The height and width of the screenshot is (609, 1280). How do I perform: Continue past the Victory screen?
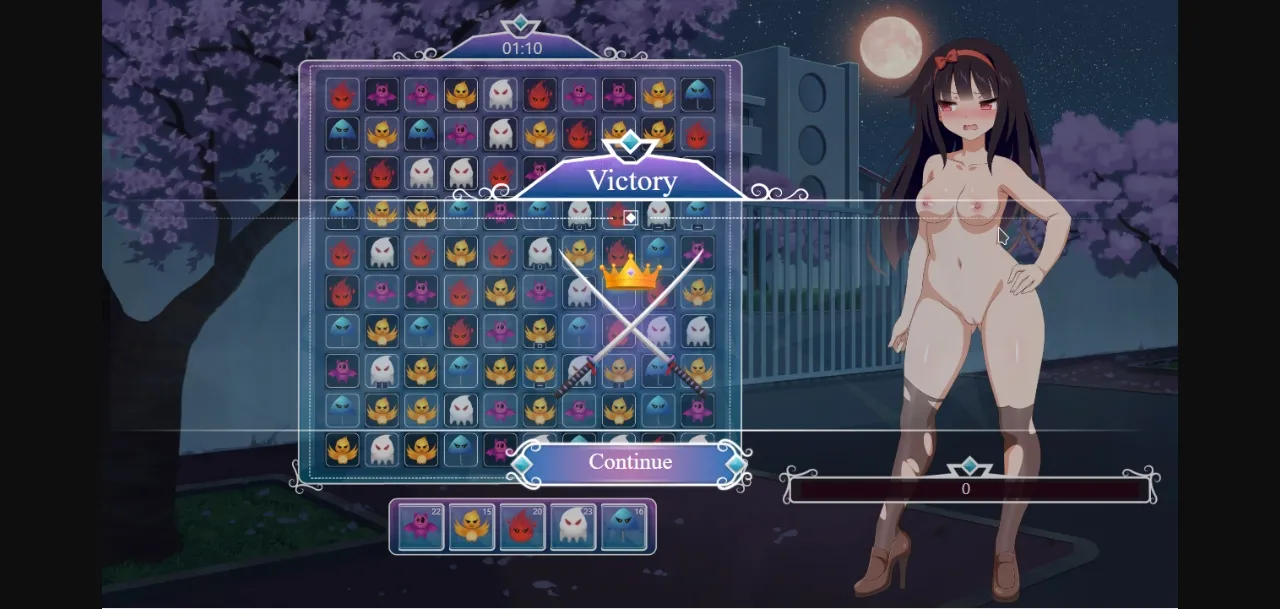pyautogui.click(x=629, y=463)
